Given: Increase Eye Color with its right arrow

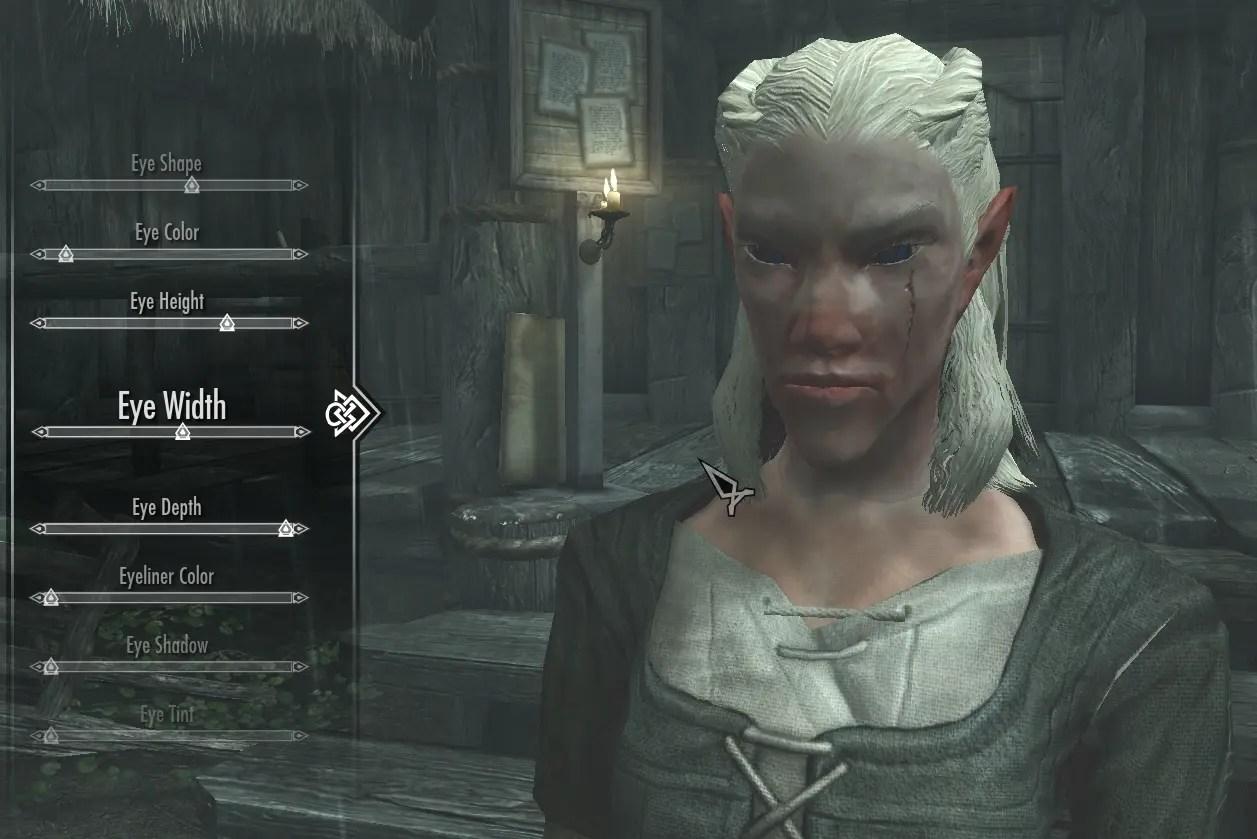Looking at the screenshot, I should pyautogui.click(x=301, y=254).
